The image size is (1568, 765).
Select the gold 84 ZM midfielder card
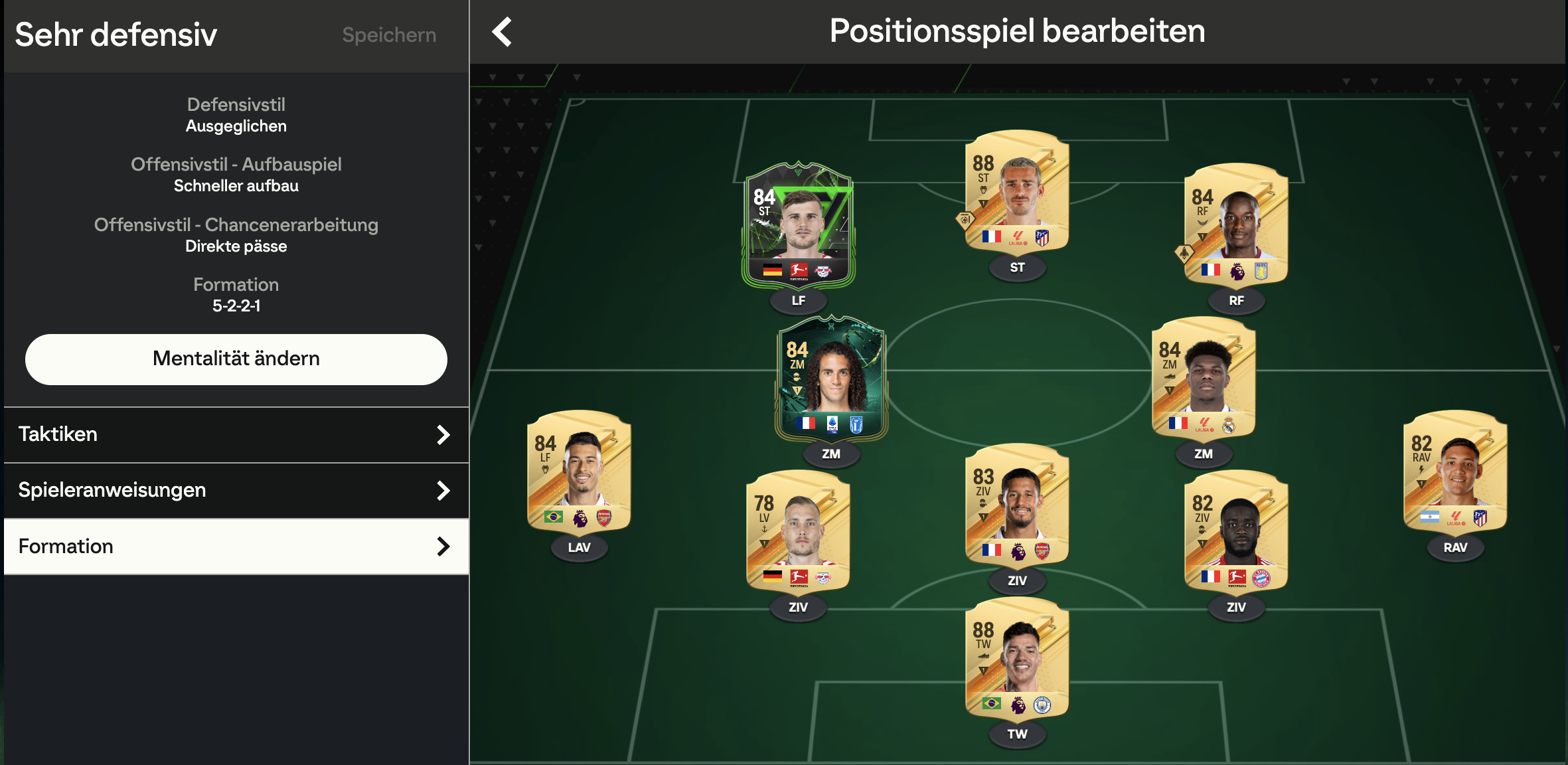coord(1203,377)
